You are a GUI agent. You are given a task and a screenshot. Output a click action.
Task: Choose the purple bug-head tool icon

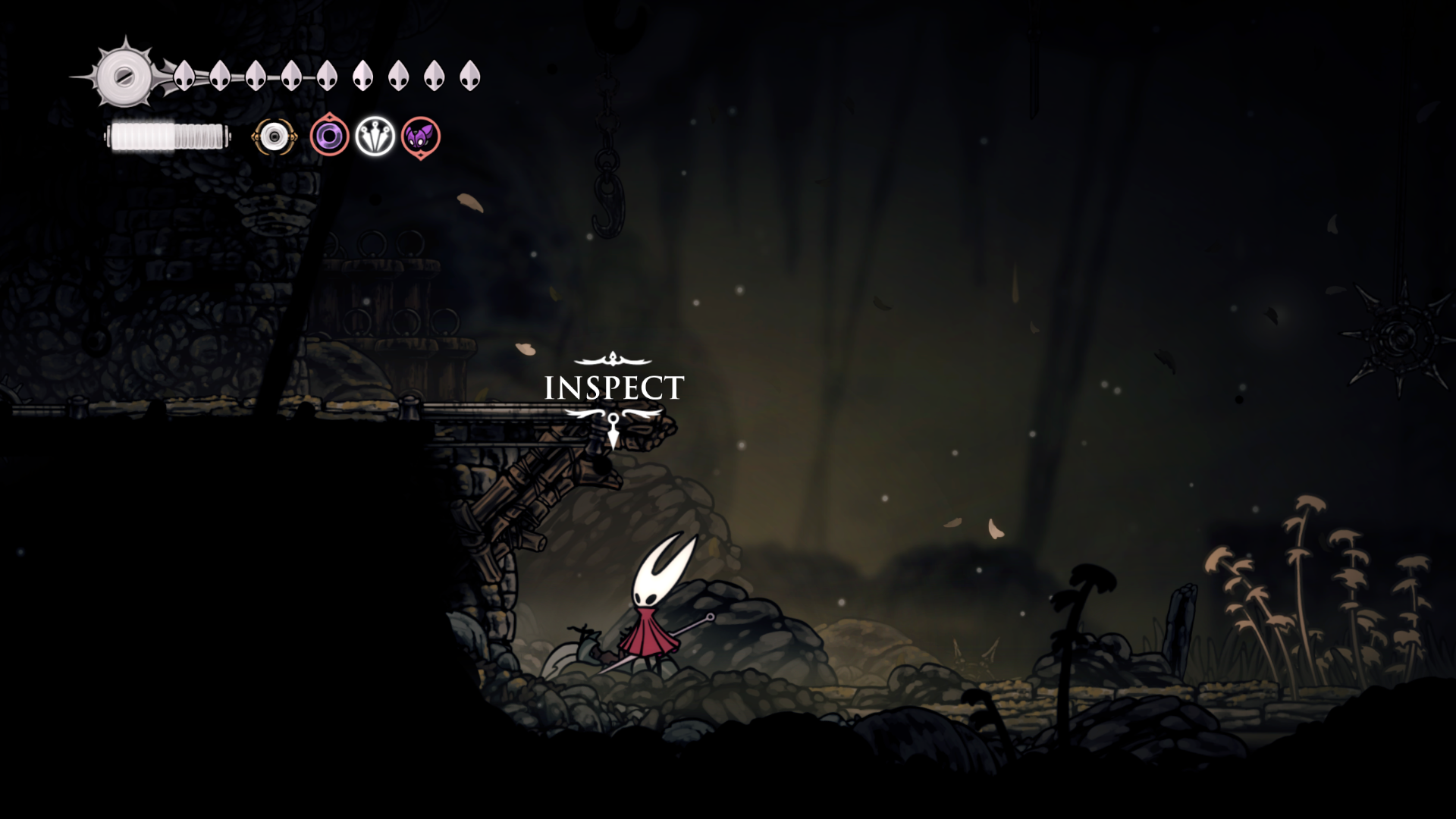421,137
